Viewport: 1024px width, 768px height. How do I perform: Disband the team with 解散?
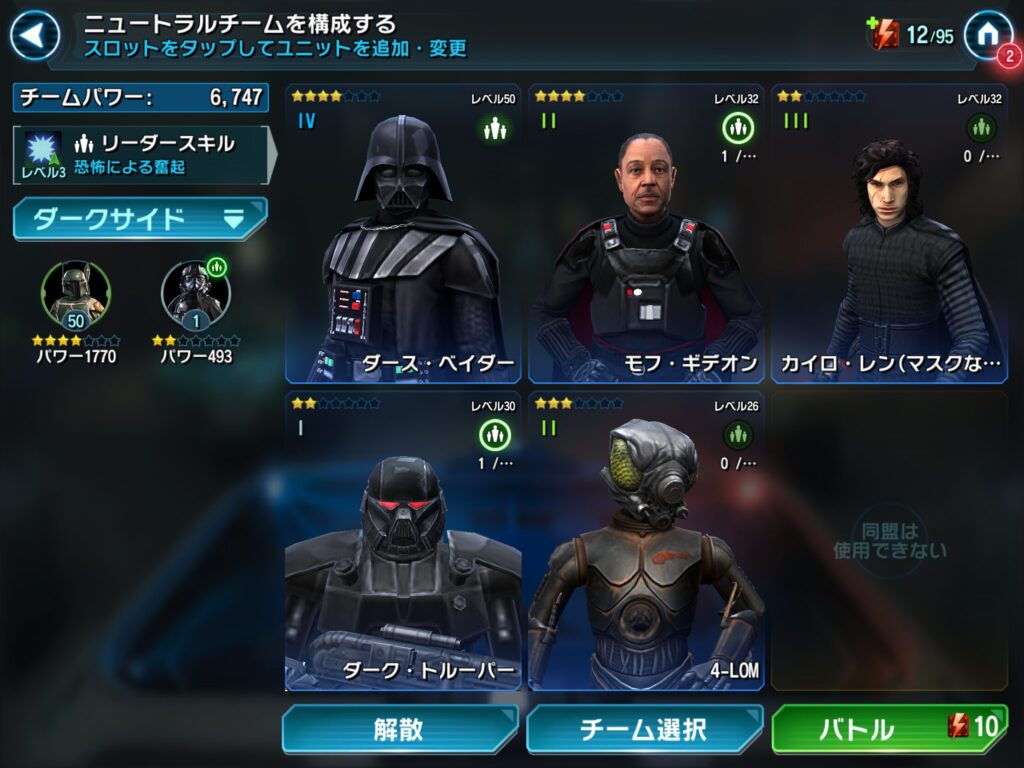[x=399, y=729]
